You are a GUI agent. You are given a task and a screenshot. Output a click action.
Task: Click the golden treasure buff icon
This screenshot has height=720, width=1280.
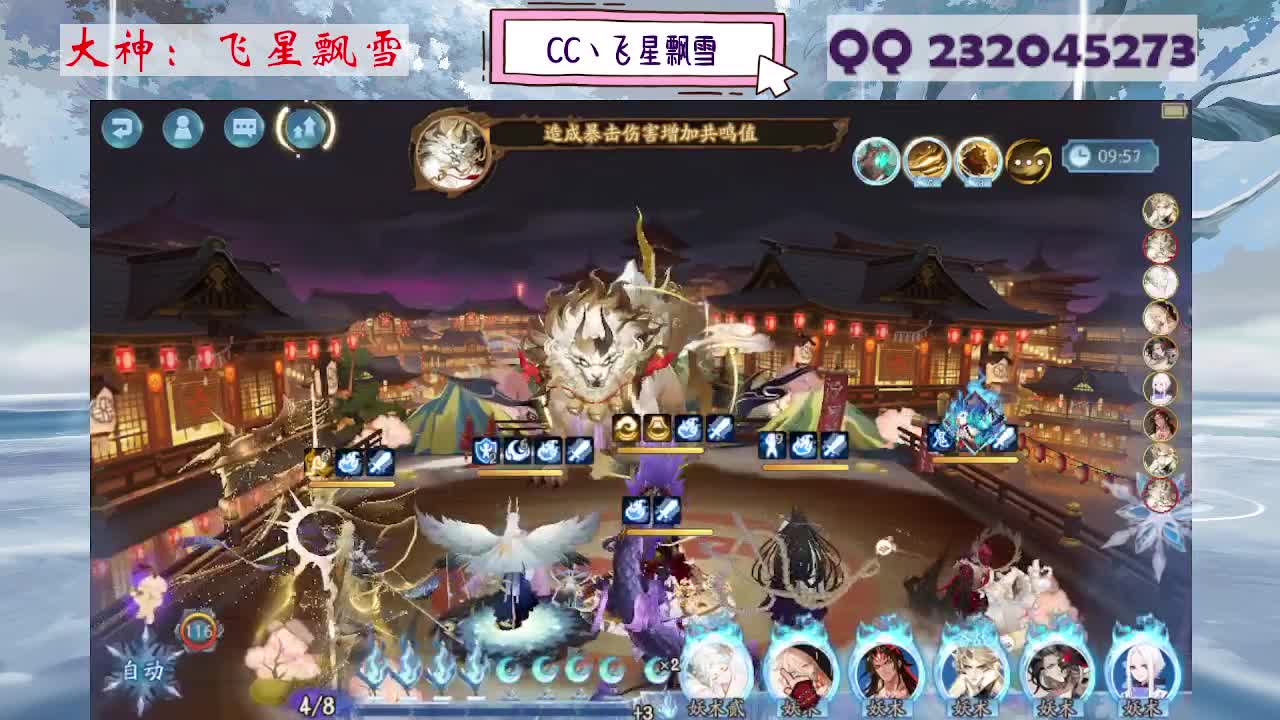tap(925, 160)
